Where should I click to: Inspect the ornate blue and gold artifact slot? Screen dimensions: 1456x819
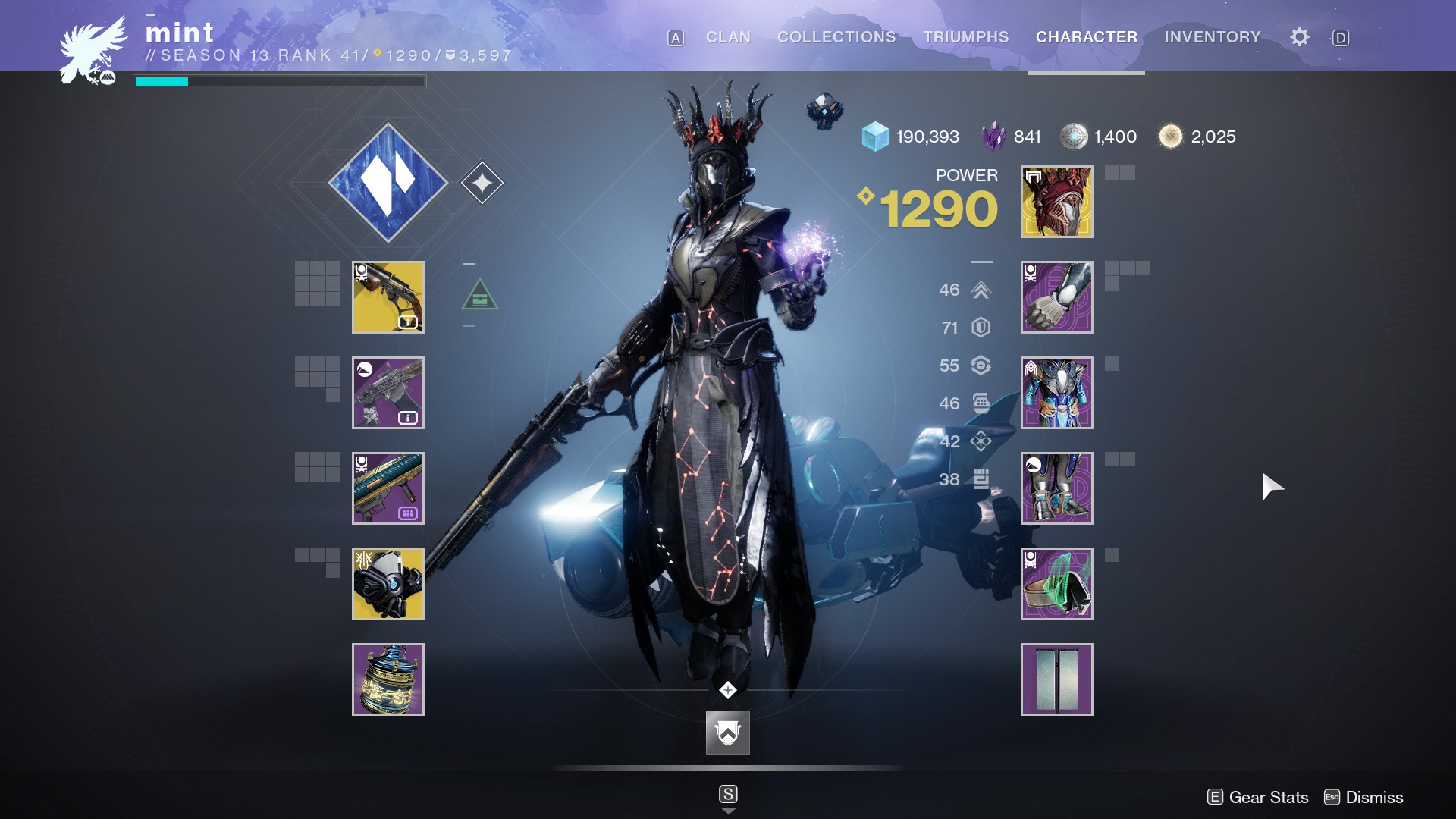388,679
